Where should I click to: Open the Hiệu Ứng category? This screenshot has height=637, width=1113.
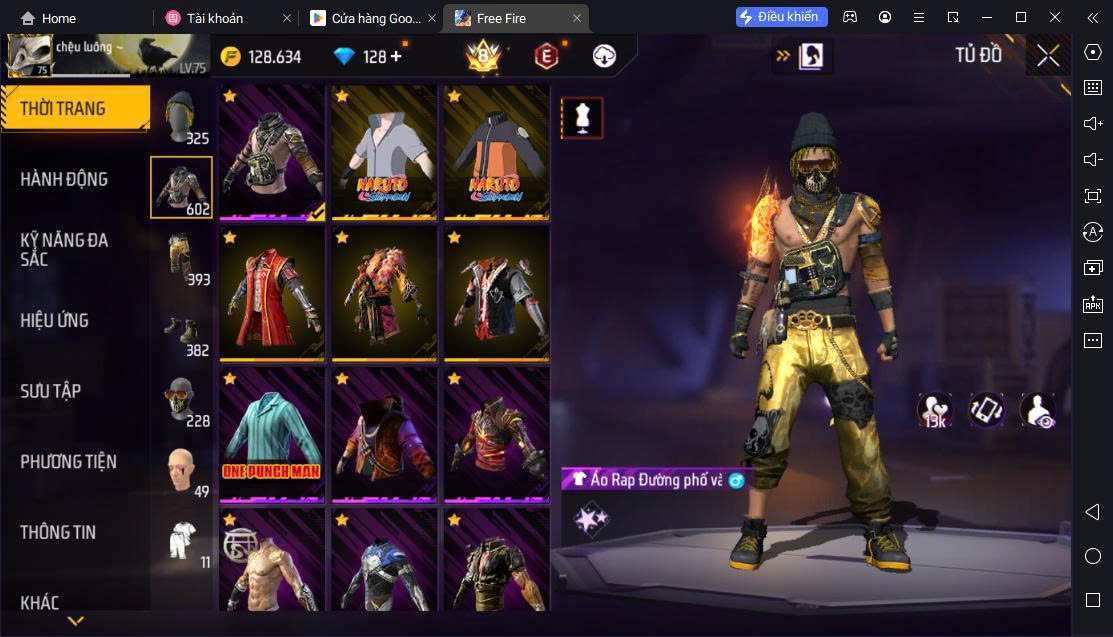(55, 320)
